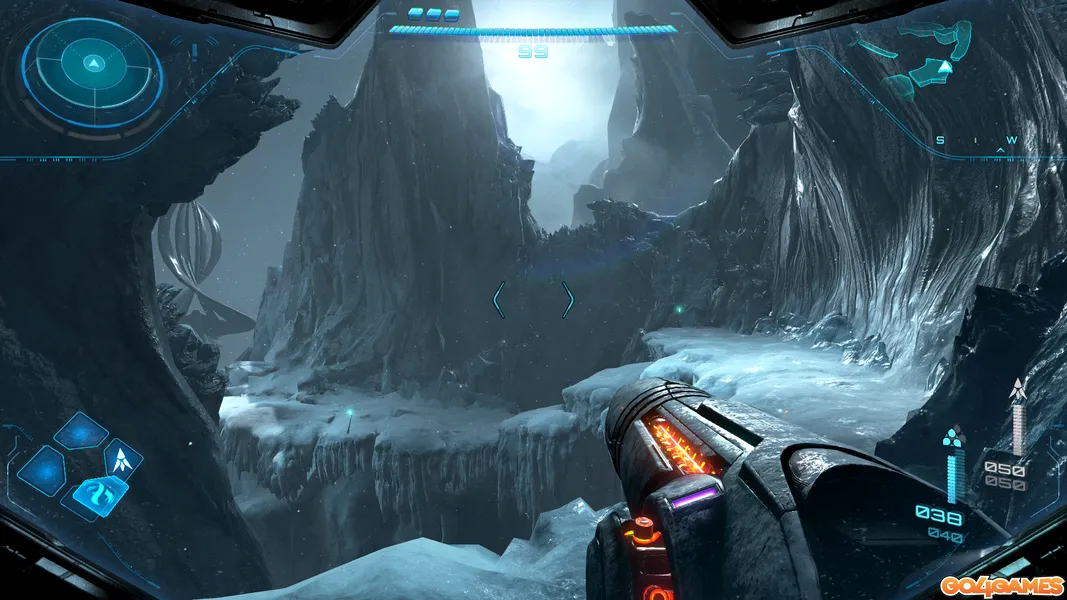This screenshot has width=1067, height=600.
Task: Click the missile icon above the 050 counter
Action: pyautogui.click(x=1018, y=391)
